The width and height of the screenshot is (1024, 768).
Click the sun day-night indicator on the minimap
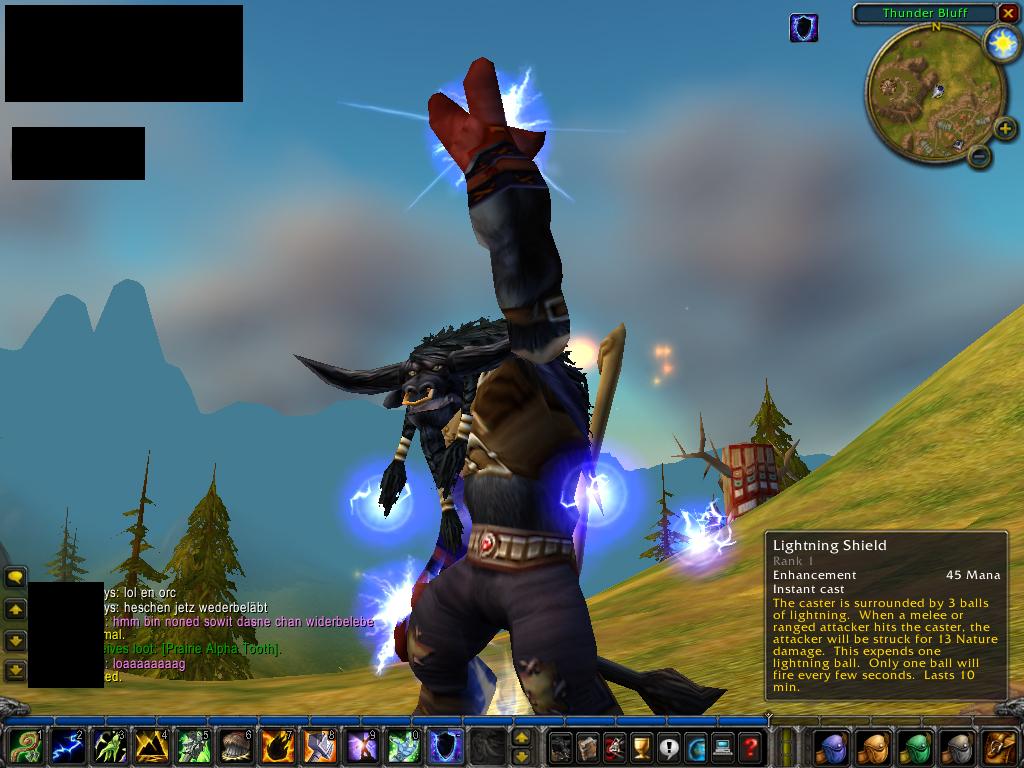[1000, 43]
